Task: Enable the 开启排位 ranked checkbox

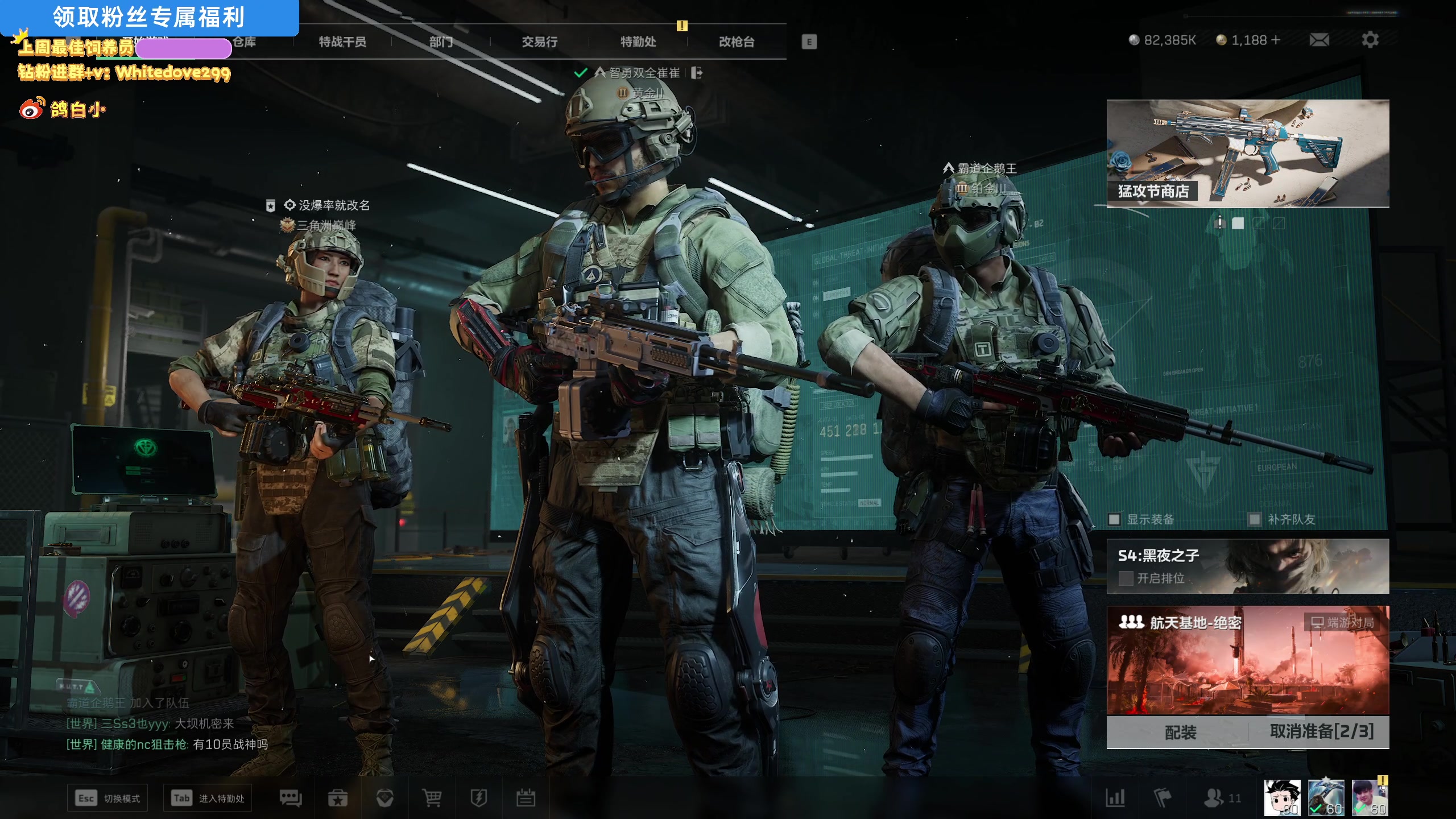Action: (x=1126, y=578)
